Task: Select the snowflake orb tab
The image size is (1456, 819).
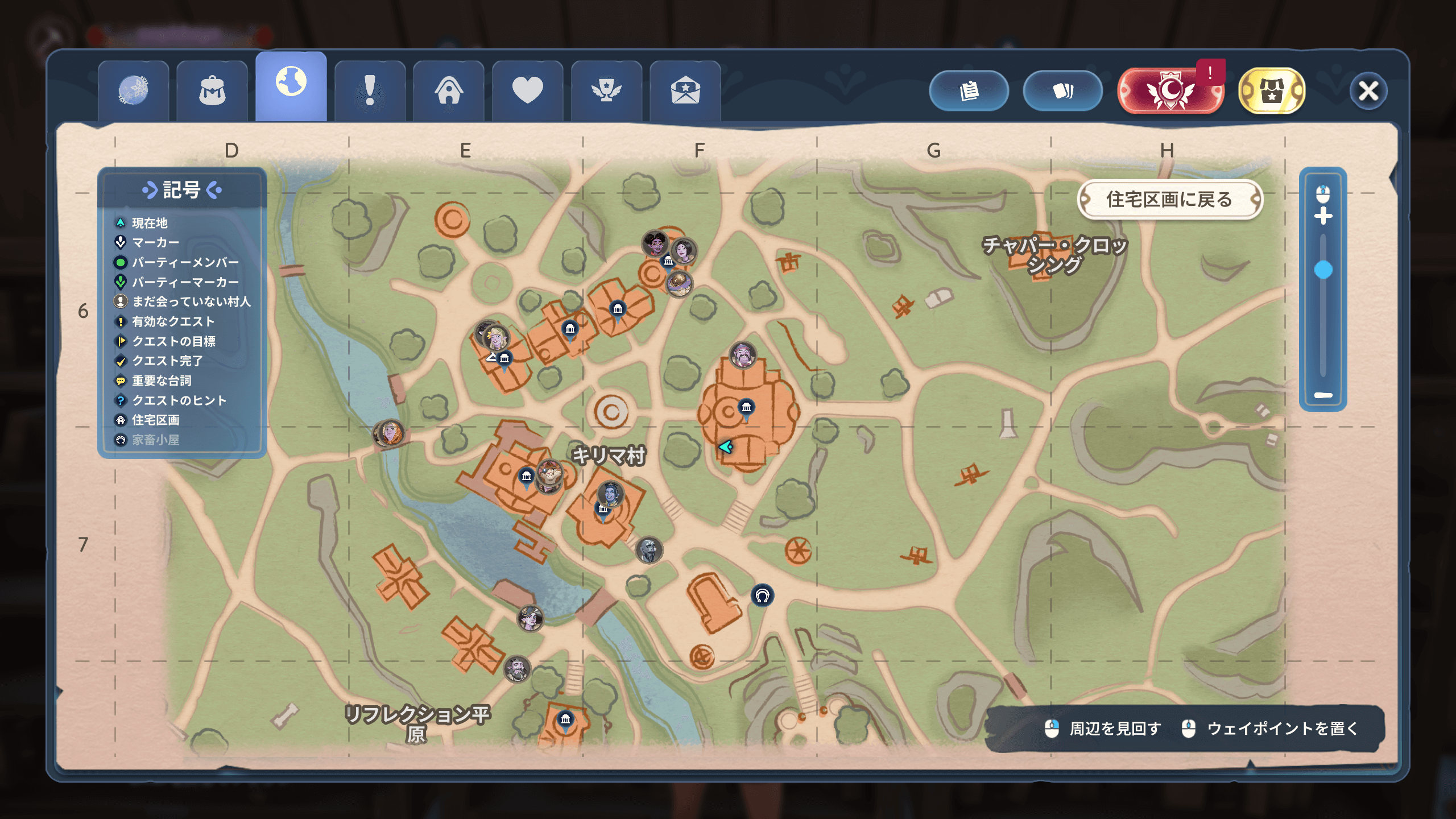Action: (x=133, y=91)
